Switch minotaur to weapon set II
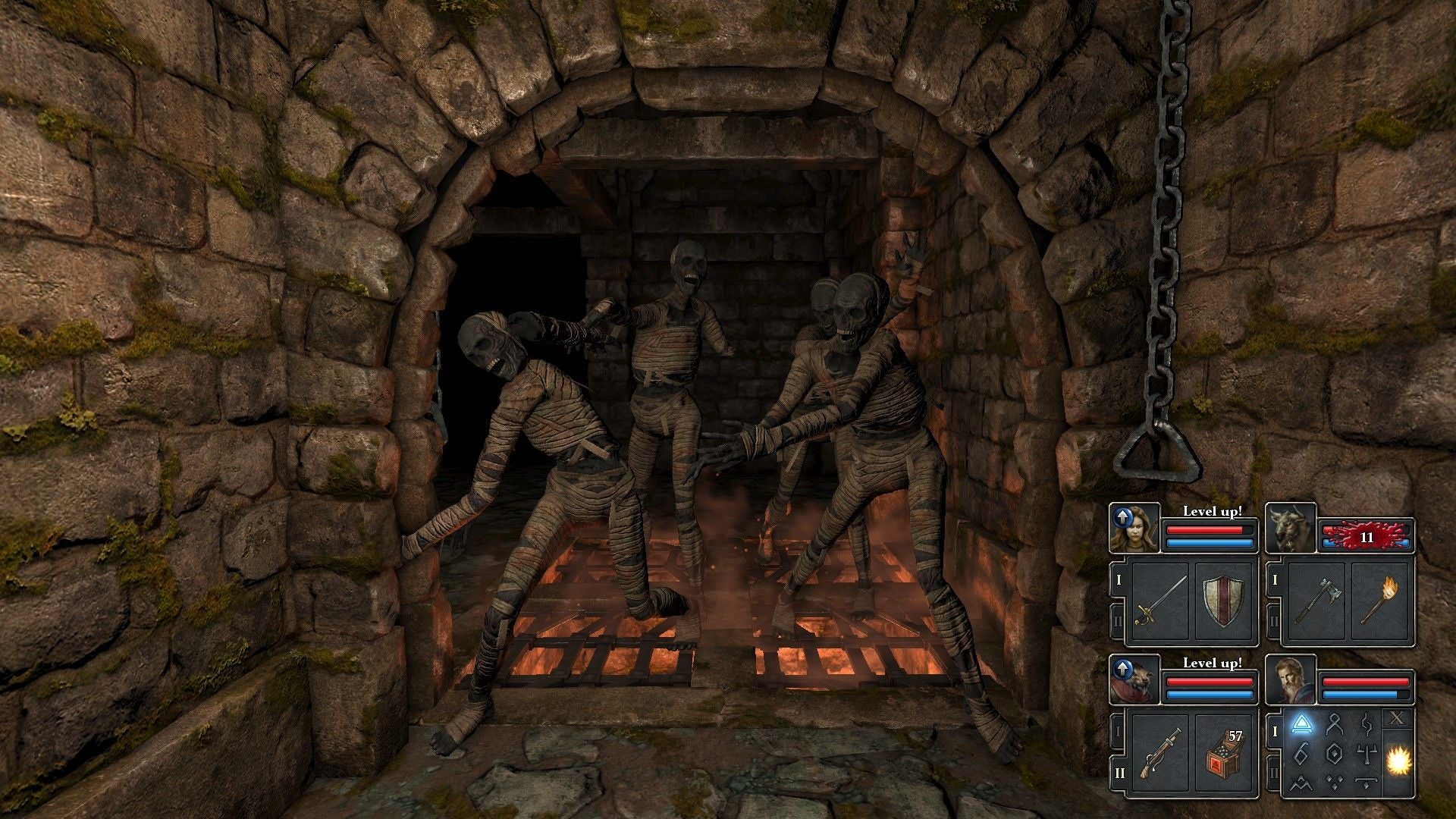 [1274, 622]
